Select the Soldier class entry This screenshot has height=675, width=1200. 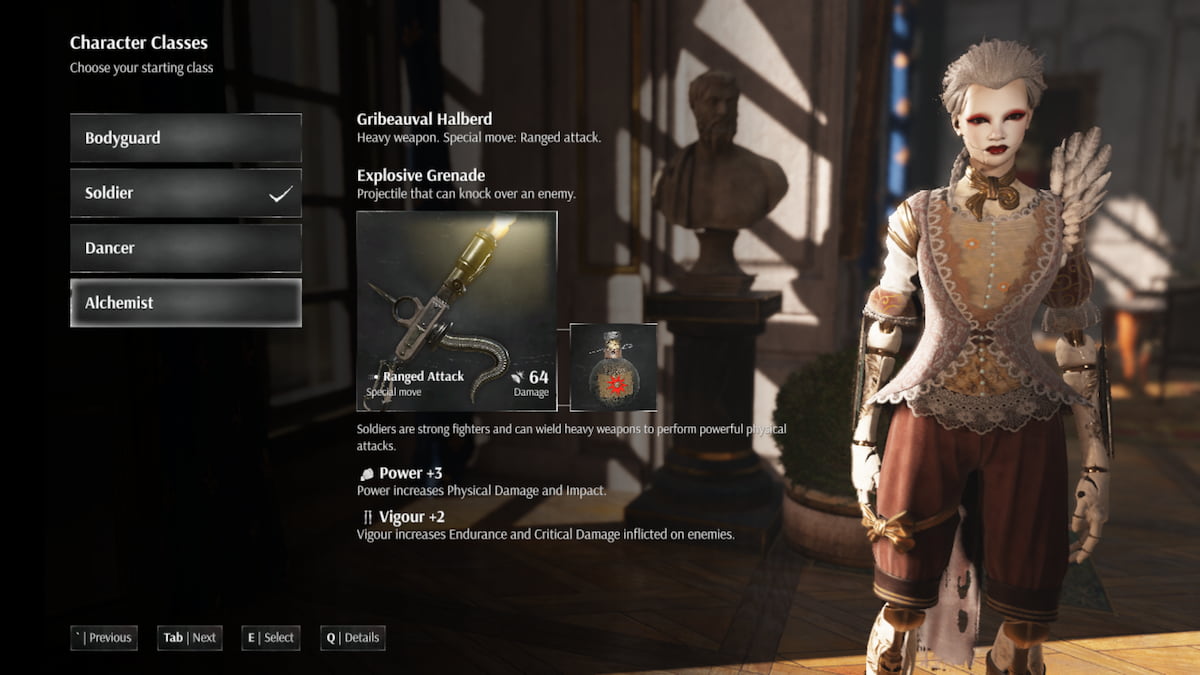coord(185,193)
